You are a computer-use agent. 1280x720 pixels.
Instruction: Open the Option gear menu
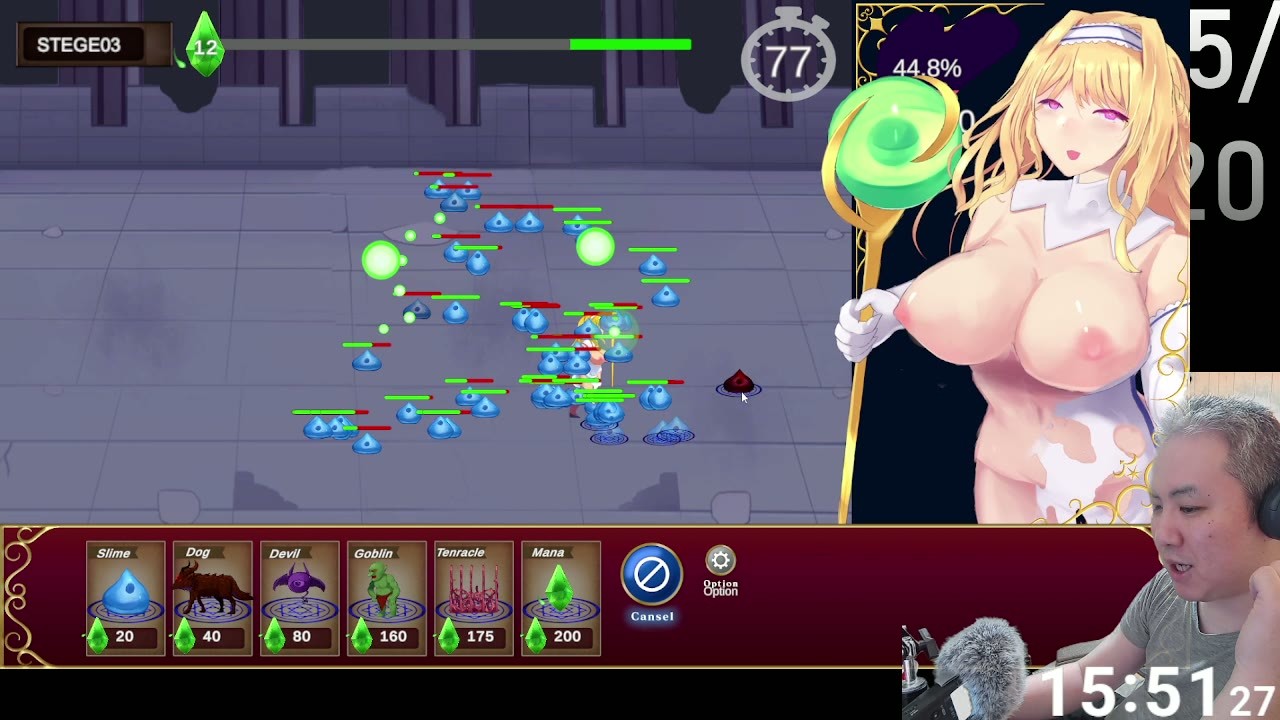[x=720, y=562]
